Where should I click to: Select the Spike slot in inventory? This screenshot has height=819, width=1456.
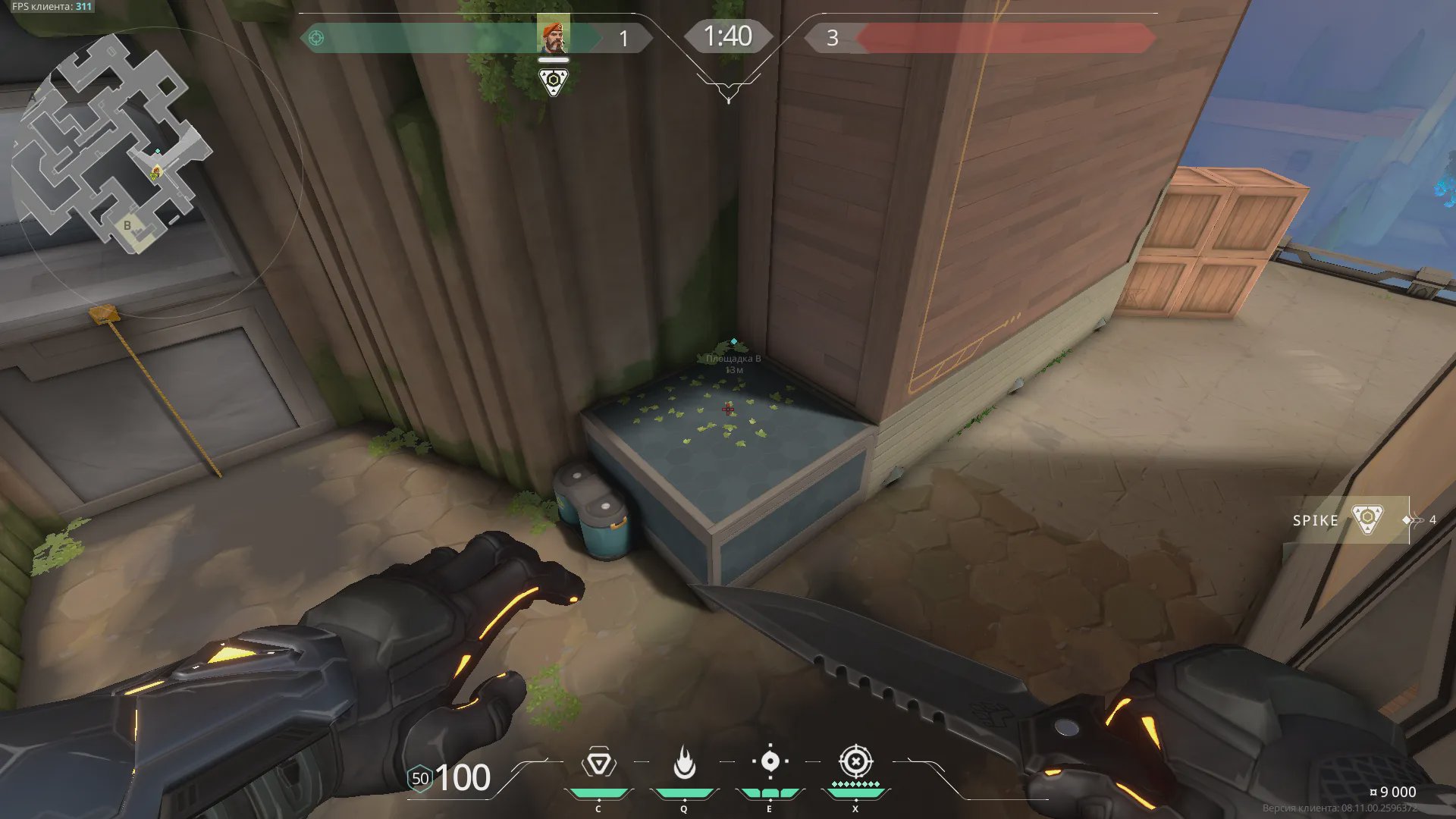point(1342,520)
